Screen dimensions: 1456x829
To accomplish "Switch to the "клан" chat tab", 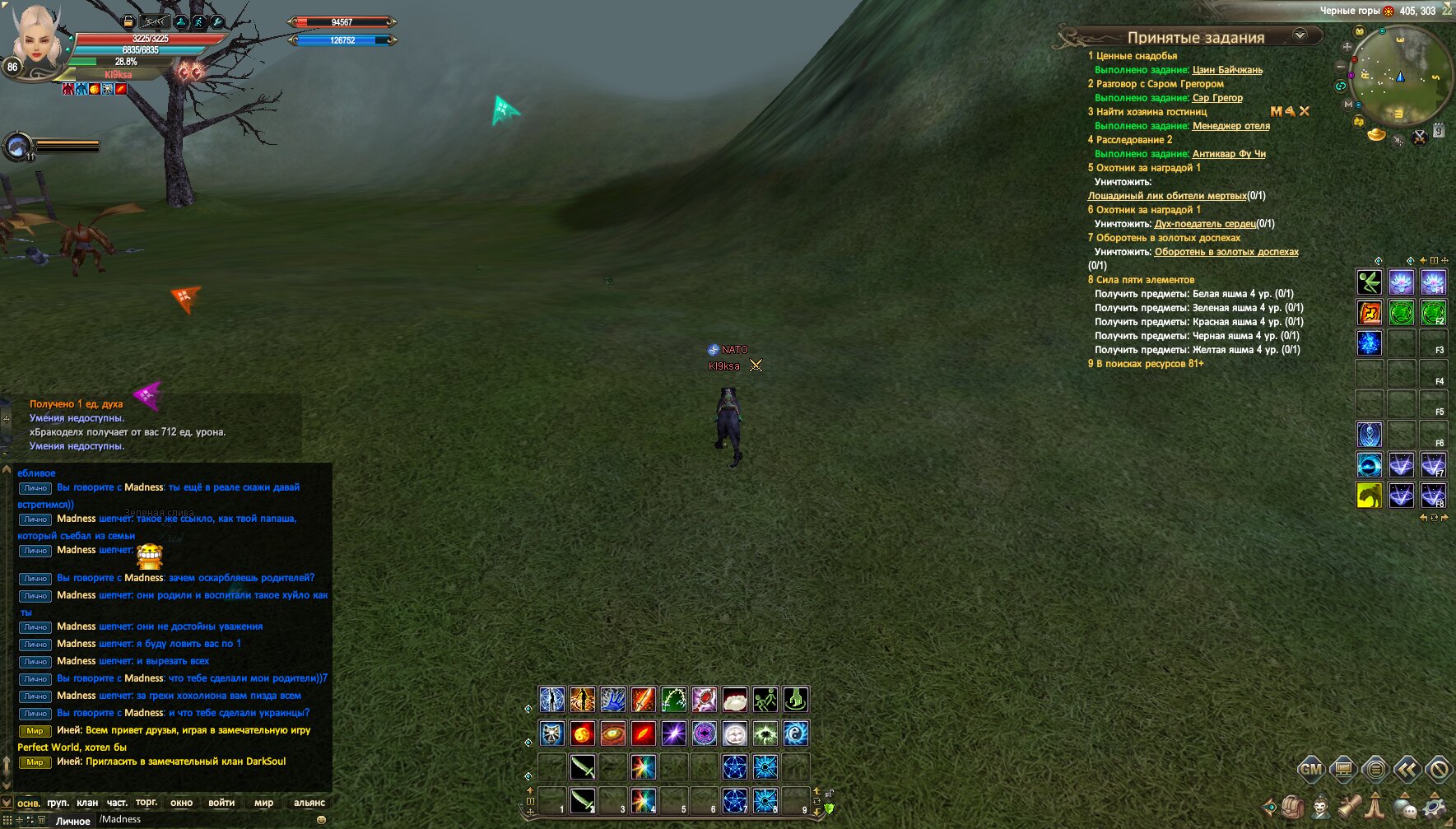I will tap(87, 803).
